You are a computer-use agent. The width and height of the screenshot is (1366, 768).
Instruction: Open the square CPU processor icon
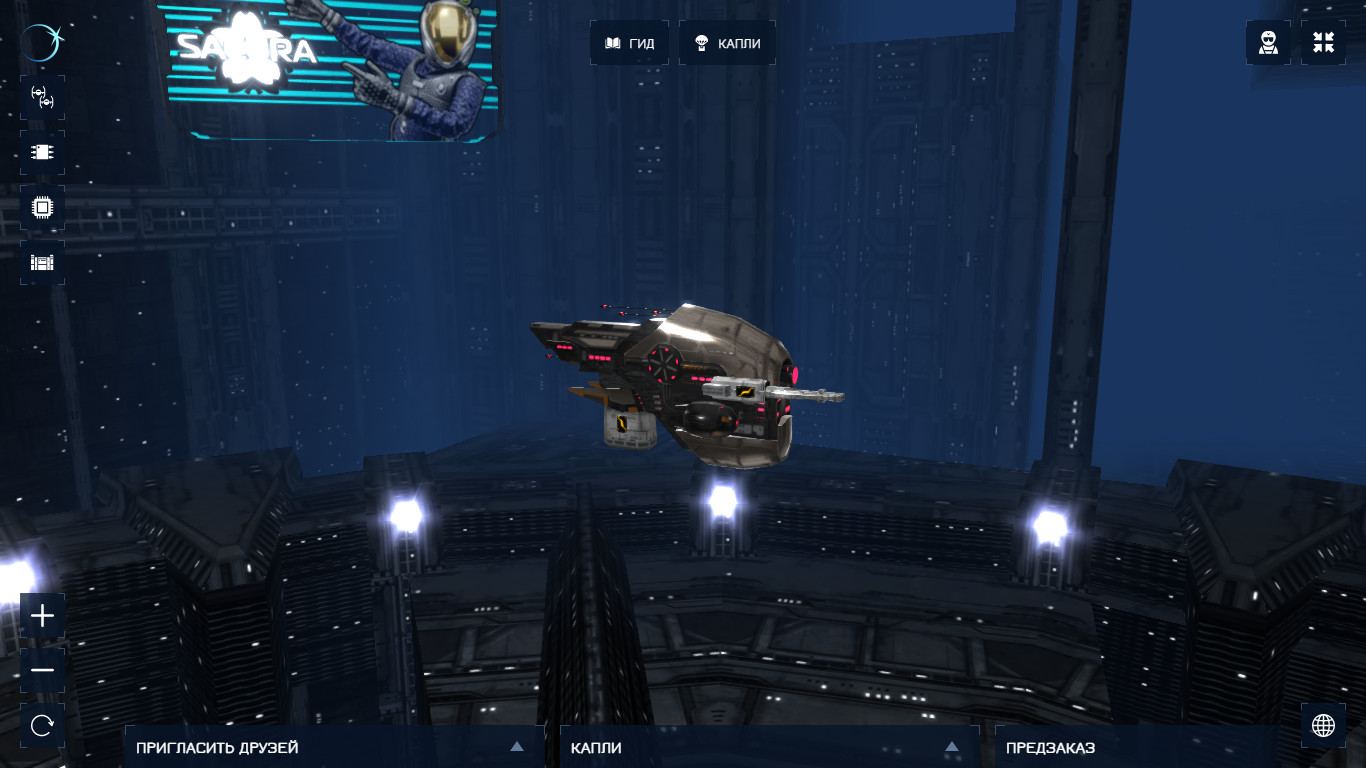point(42,207)
